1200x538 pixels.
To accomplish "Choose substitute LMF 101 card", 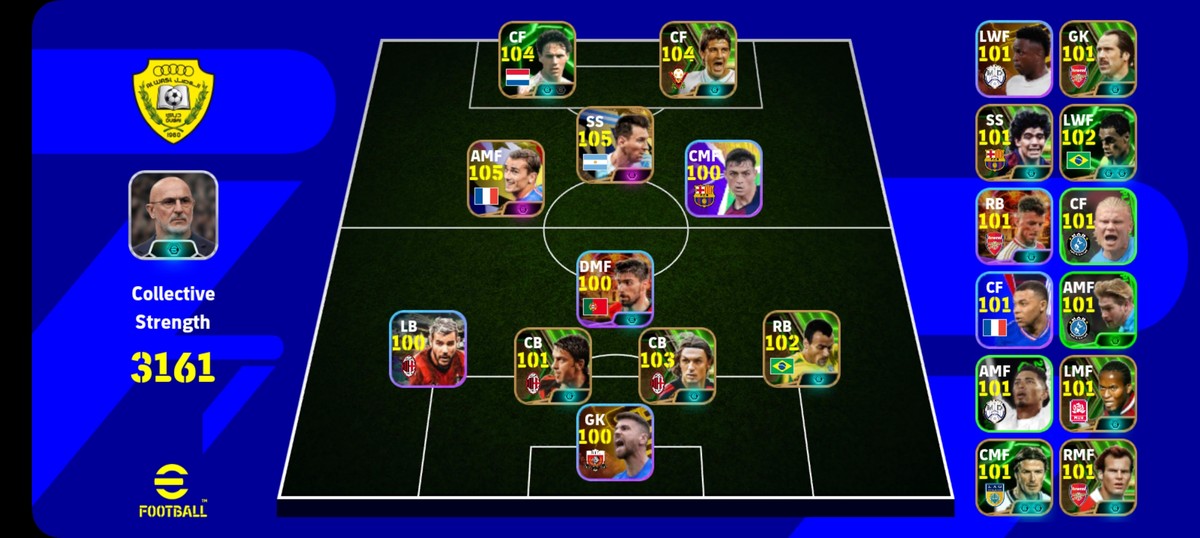I will pos(1098,394).
